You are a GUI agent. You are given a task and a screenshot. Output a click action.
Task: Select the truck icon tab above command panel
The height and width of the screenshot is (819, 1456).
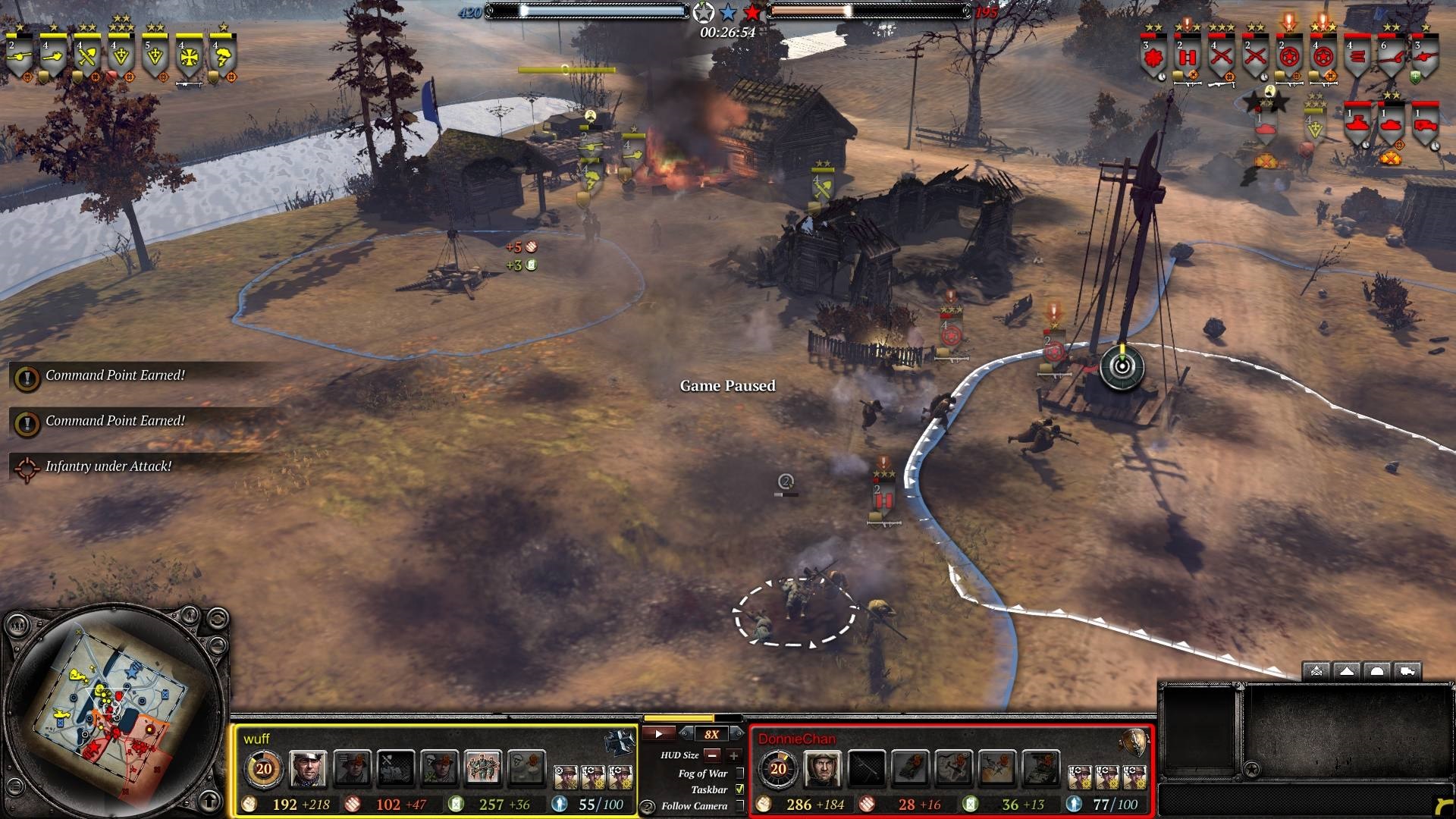coord(1407,671)
